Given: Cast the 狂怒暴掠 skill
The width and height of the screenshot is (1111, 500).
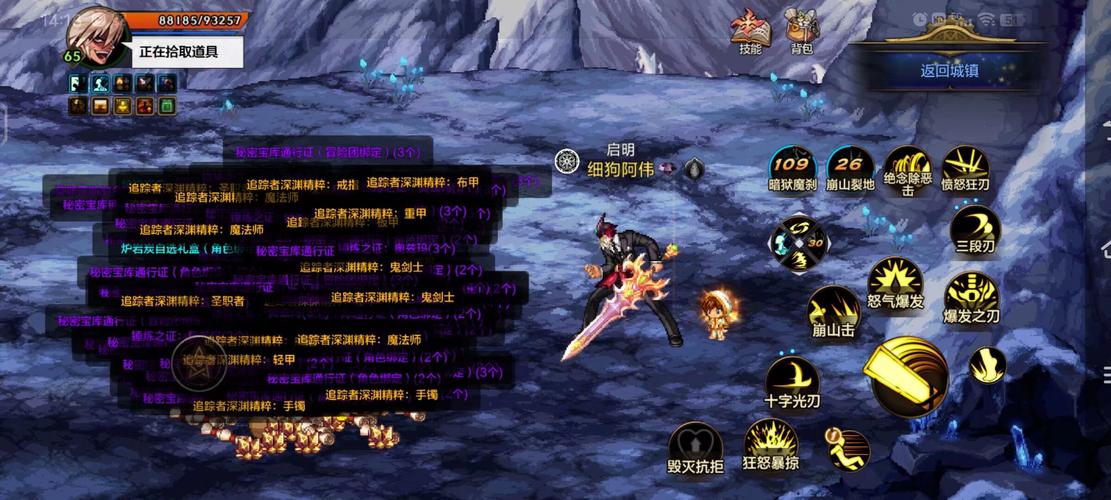Looking at the screenshot, I should click(x=770, y=443).
